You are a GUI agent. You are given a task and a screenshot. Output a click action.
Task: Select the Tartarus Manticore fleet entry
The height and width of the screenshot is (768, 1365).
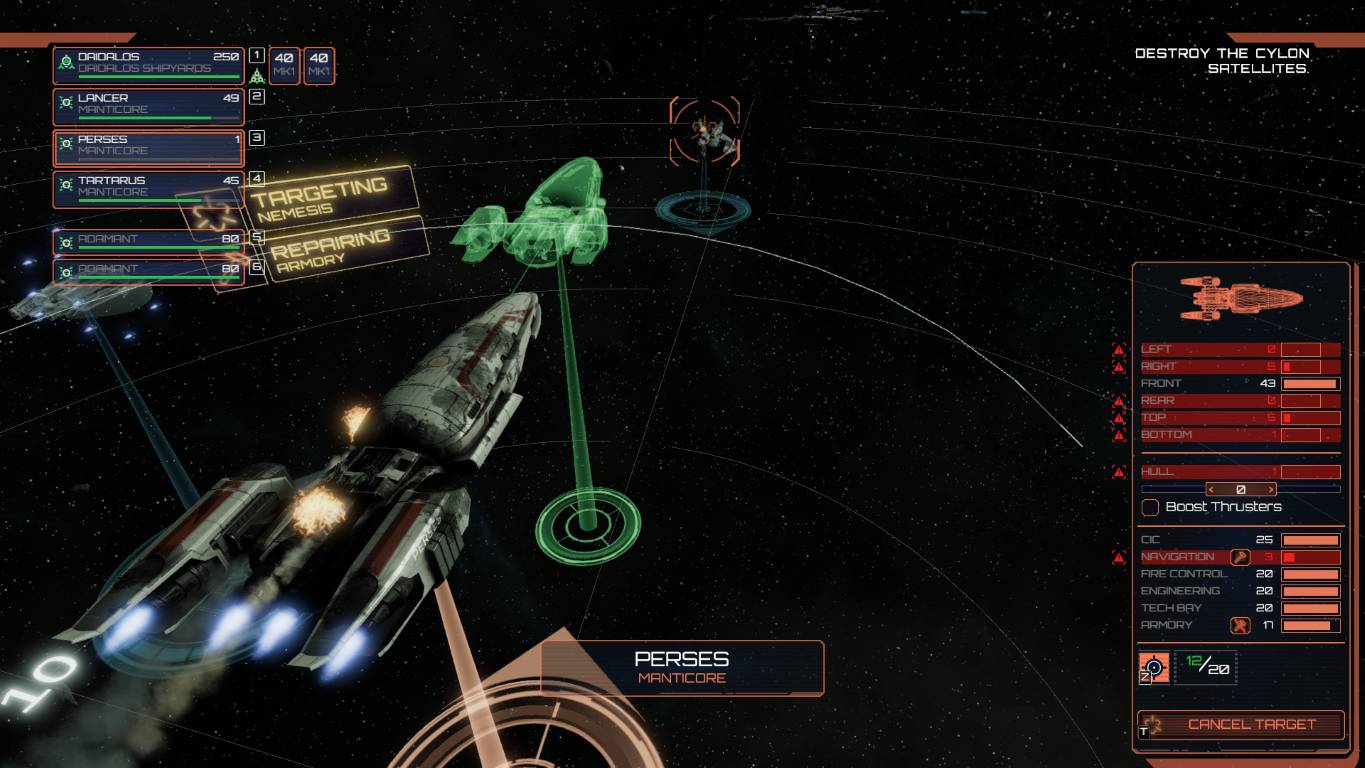148,187
